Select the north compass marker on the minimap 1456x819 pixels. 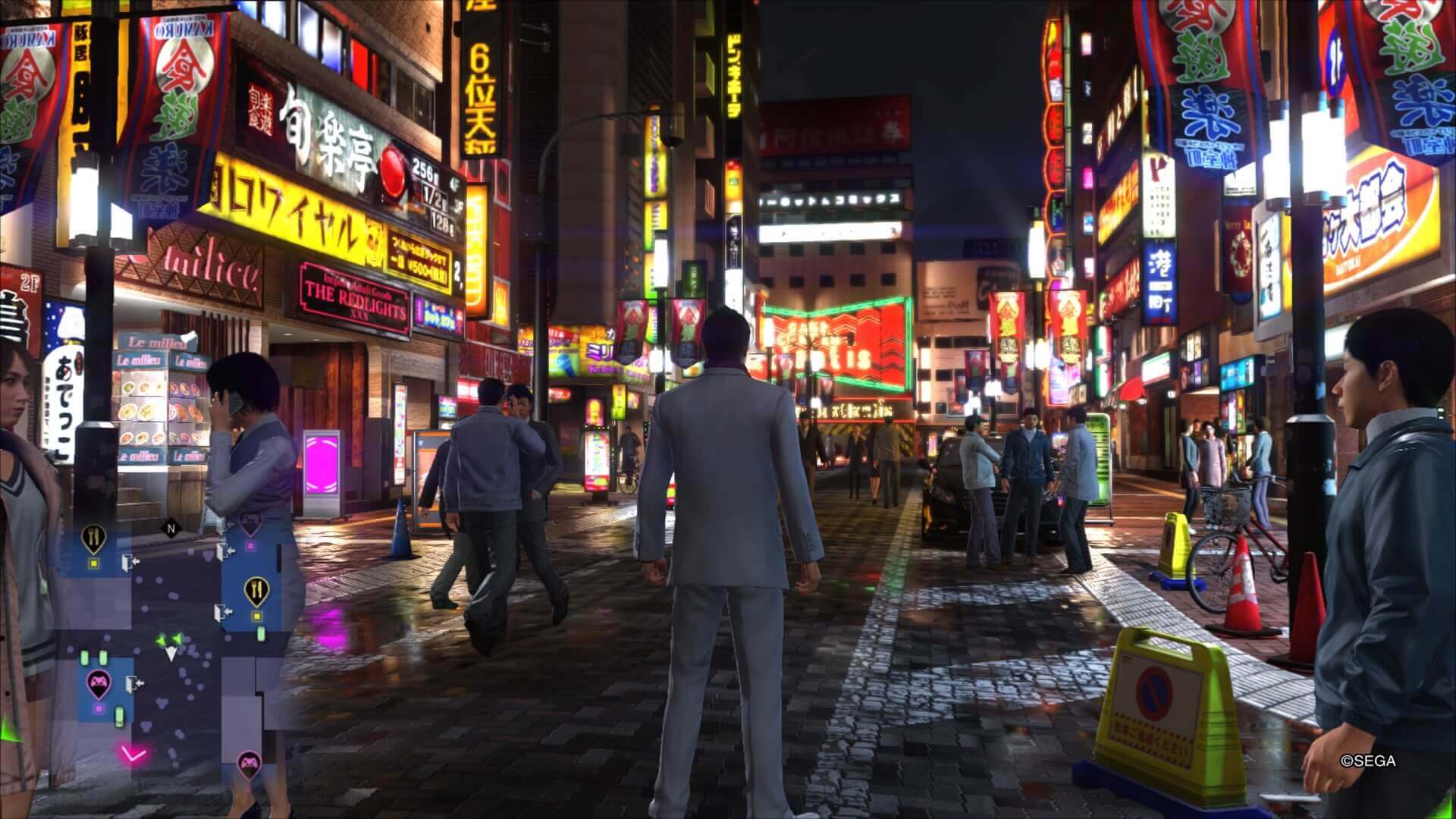171,526
